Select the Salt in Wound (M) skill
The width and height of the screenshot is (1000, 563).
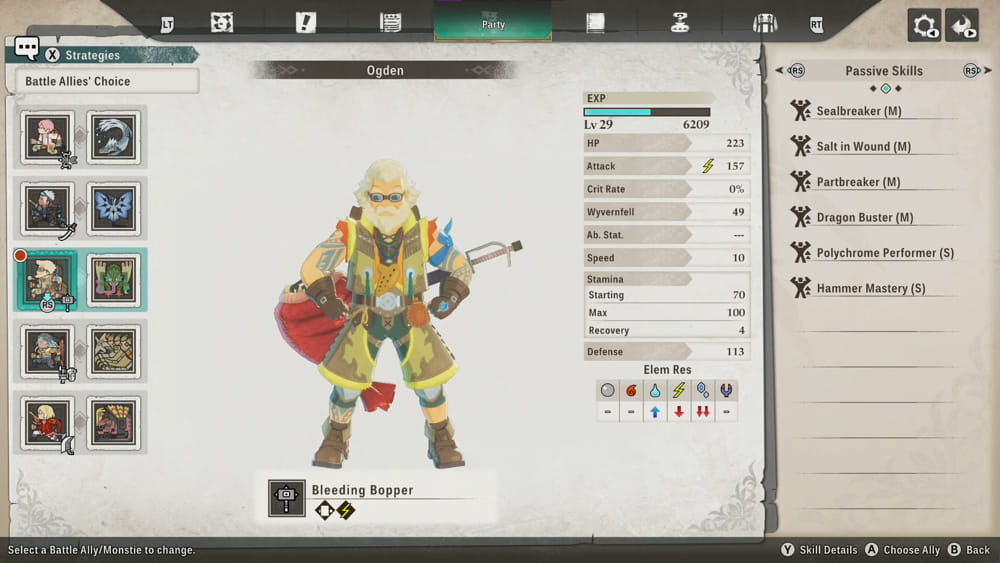[x=862, y=147]
